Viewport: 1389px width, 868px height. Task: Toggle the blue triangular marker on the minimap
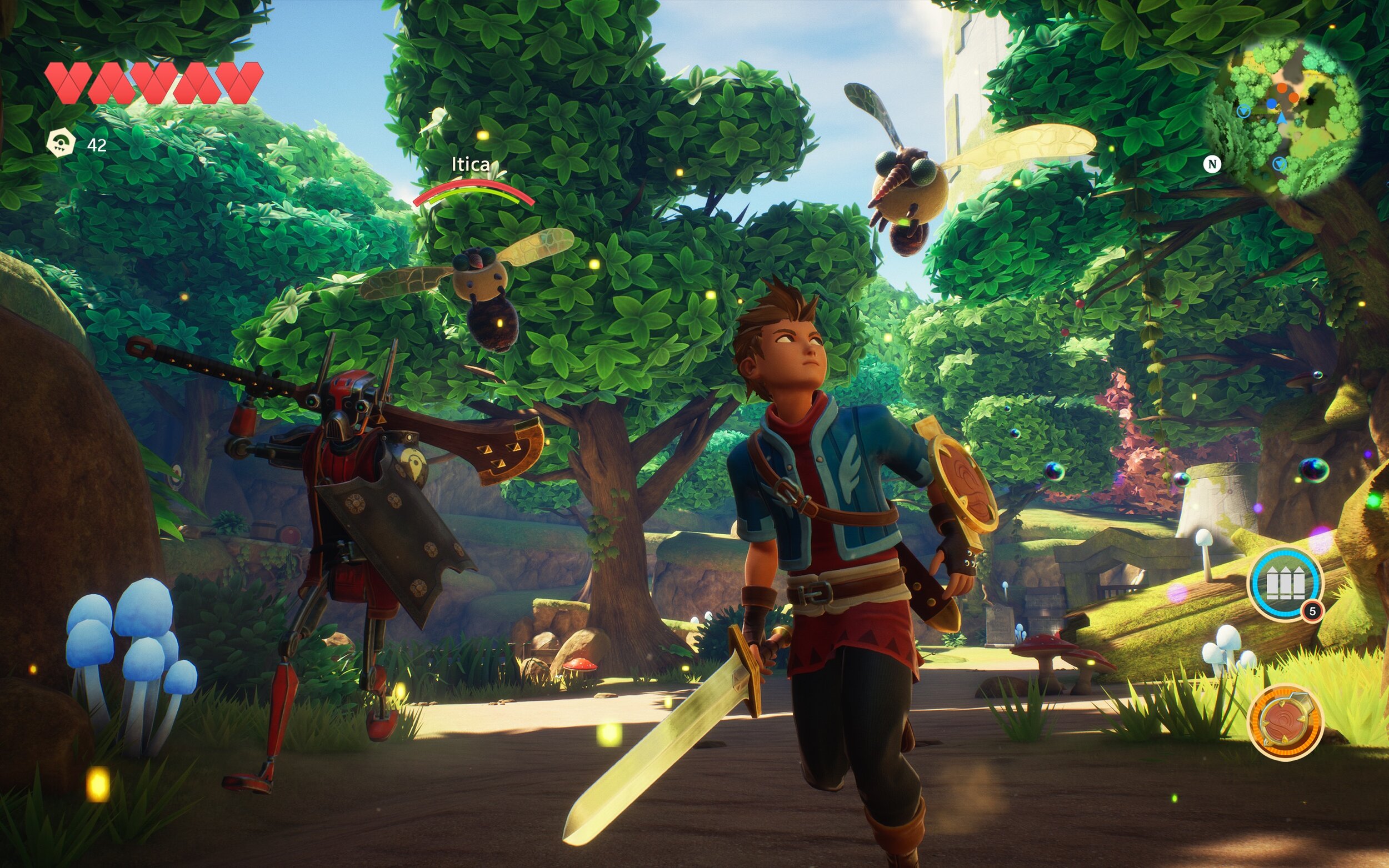pyautogui.click(x=1244, y=112)
